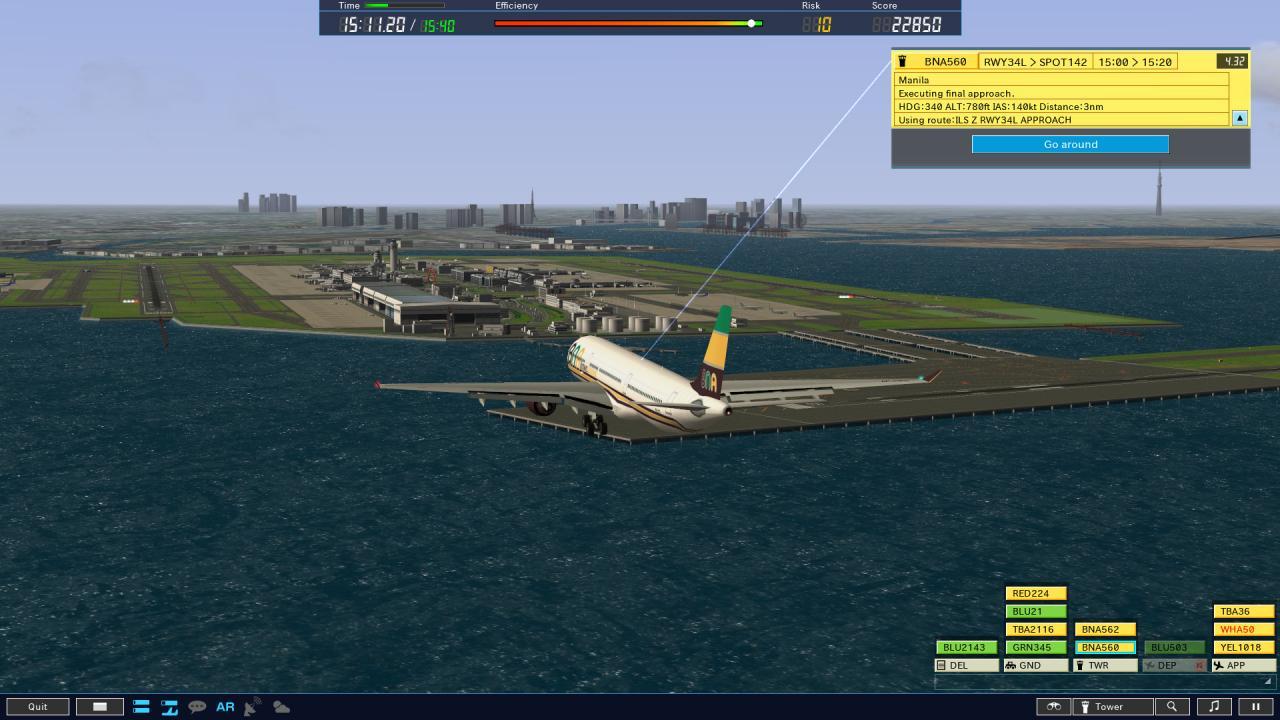The height and width of the screenshot is (720, 1280).
Task: Switch to the APP controller tab
Action: 1241,665
